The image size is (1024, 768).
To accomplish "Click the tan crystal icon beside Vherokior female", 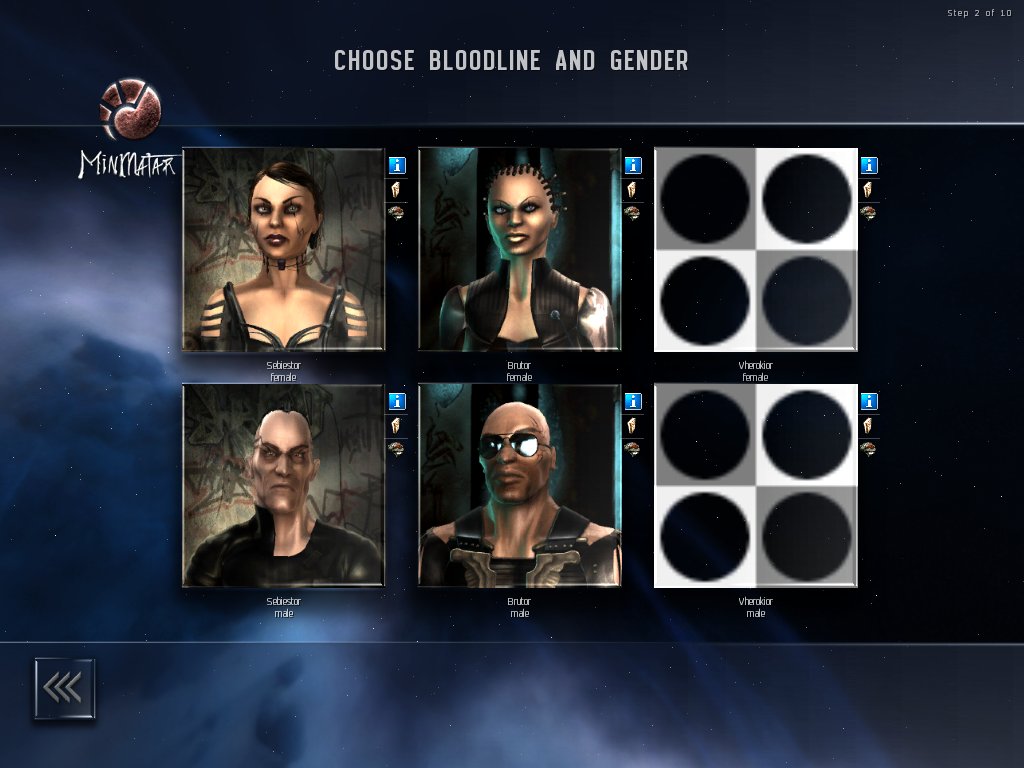I will tap(869, 189).
